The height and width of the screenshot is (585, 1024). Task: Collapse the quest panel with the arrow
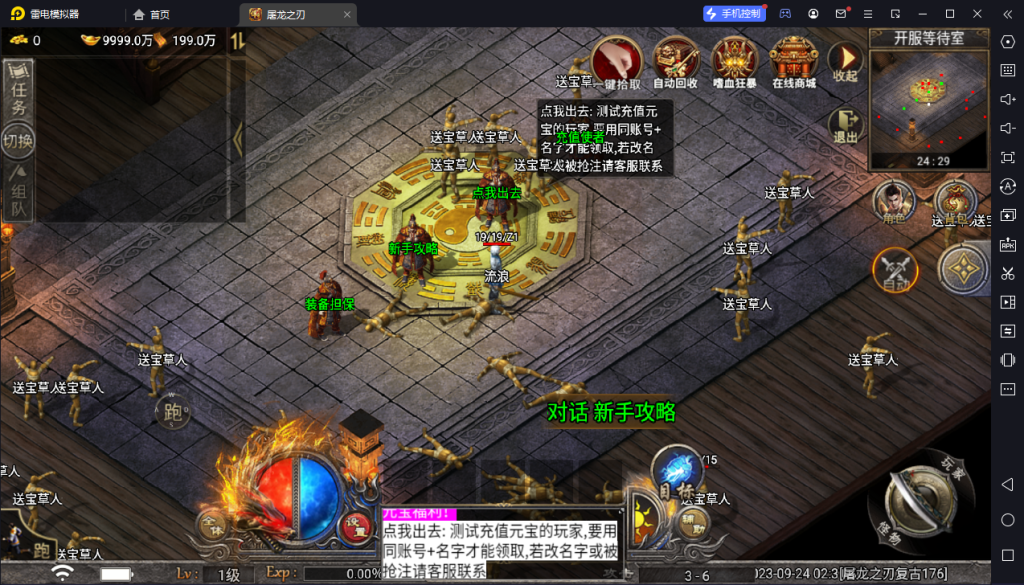click(x=238, y=139)
